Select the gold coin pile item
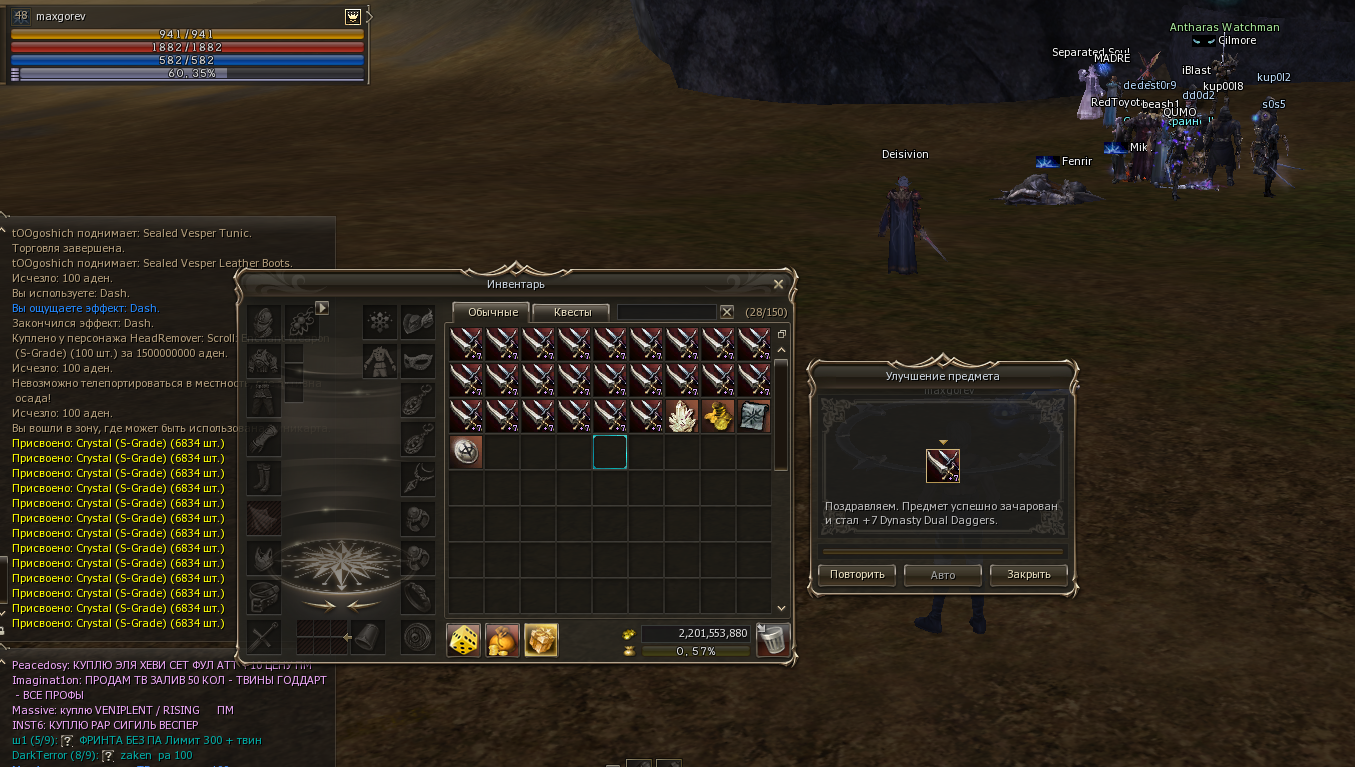This screenshot has height=767, width=1355. point(718,416)
